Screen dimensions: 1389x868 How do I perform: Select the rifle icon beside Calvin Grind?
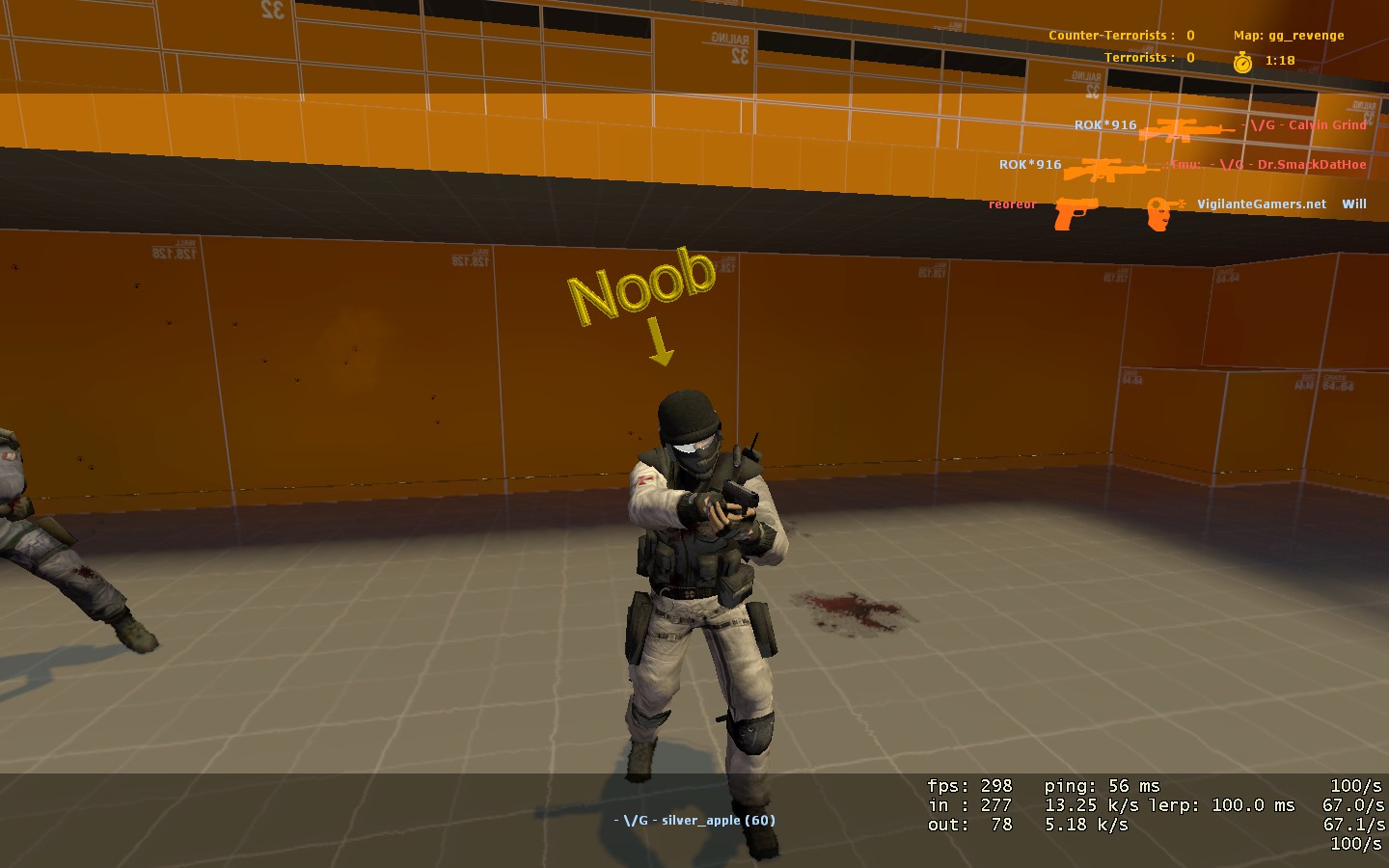point(1185,129)
